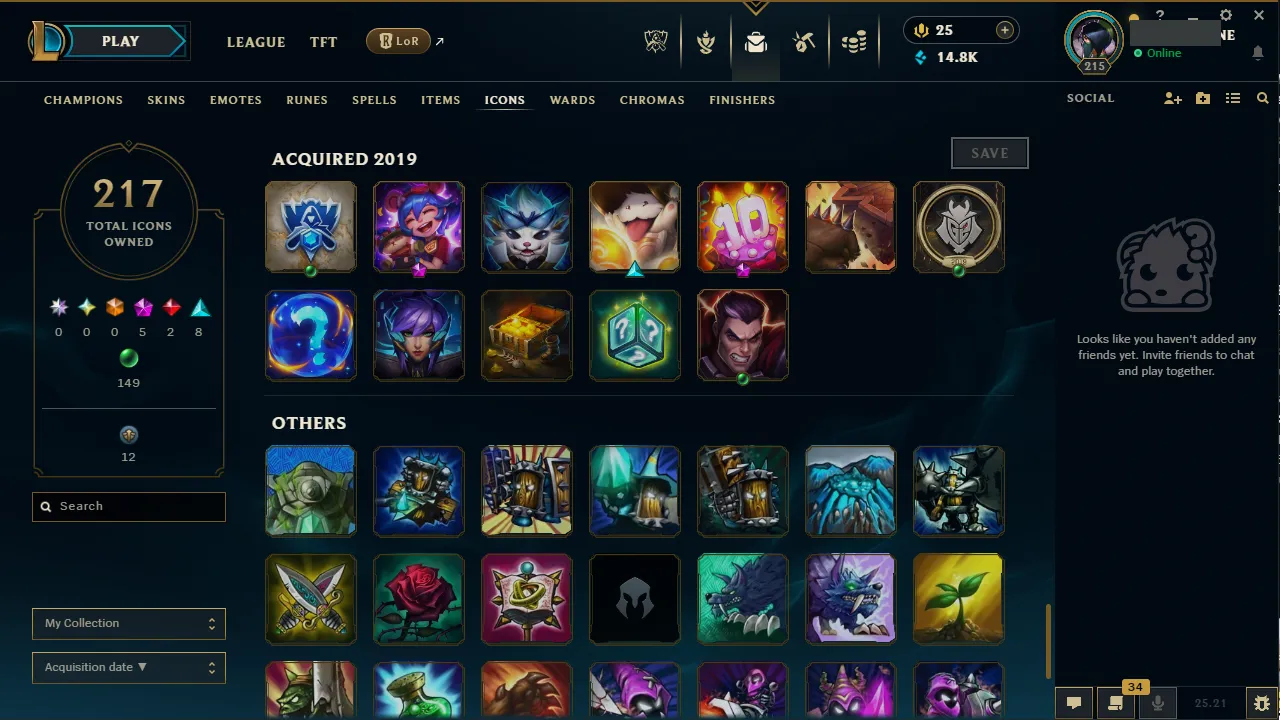Click the SAVE button

pos(989,152)
